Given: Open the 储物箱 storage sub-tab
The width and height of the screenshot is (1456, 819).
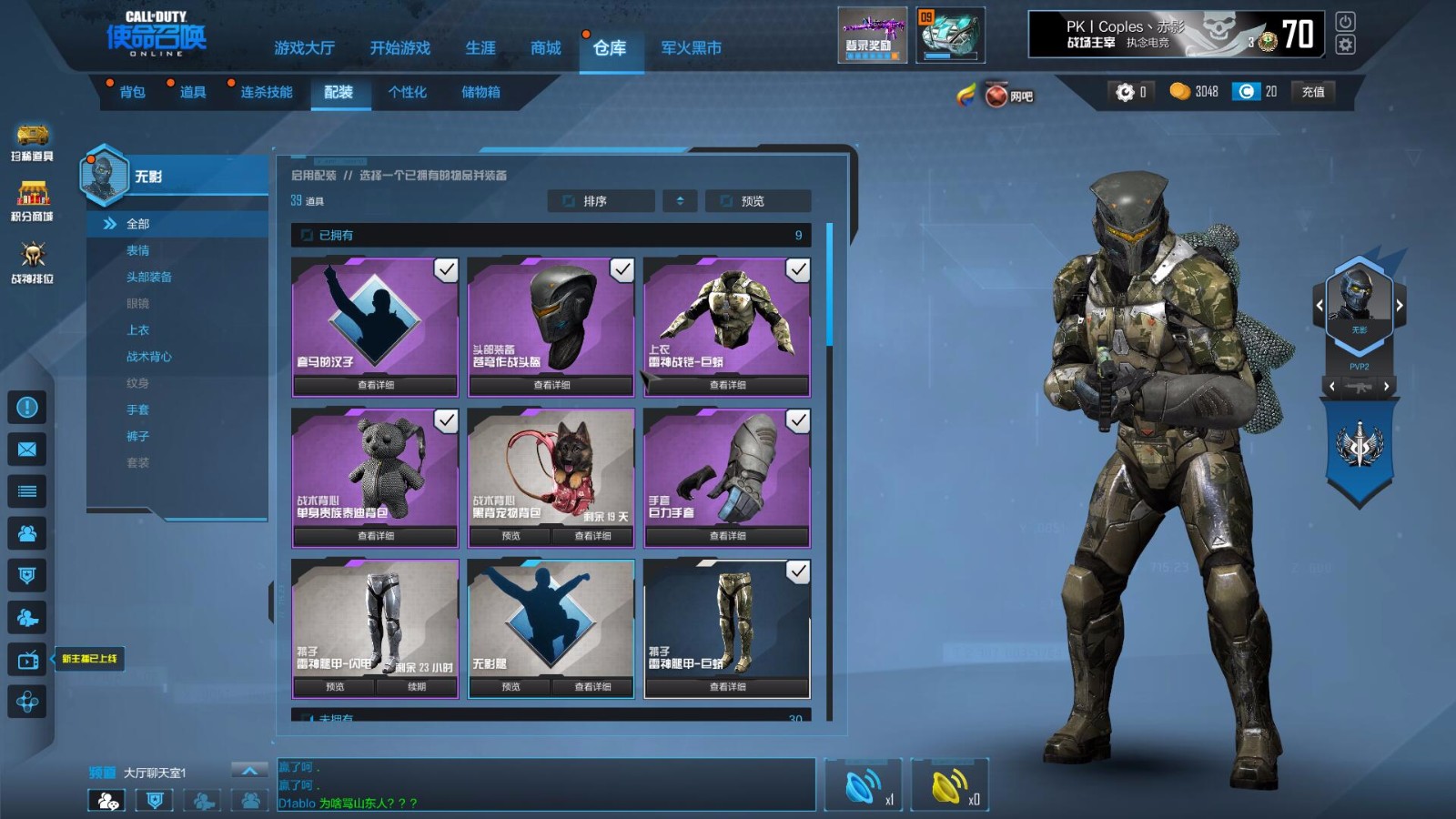Looking at the screenshot, I should click(x=480, y=92).
